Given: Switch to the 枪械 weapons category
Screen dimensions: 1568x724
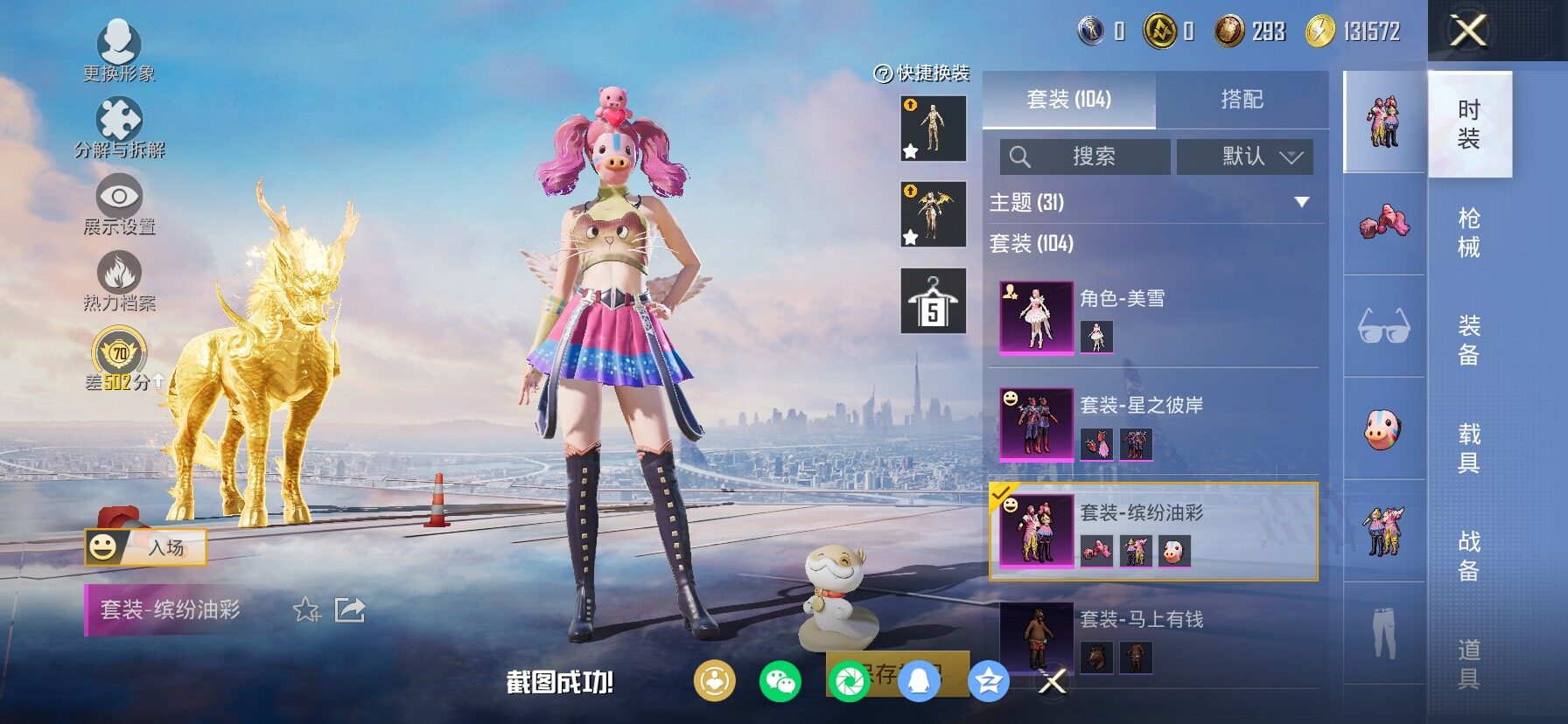Looking at the screenshot, I should [x=1469, y=232].
